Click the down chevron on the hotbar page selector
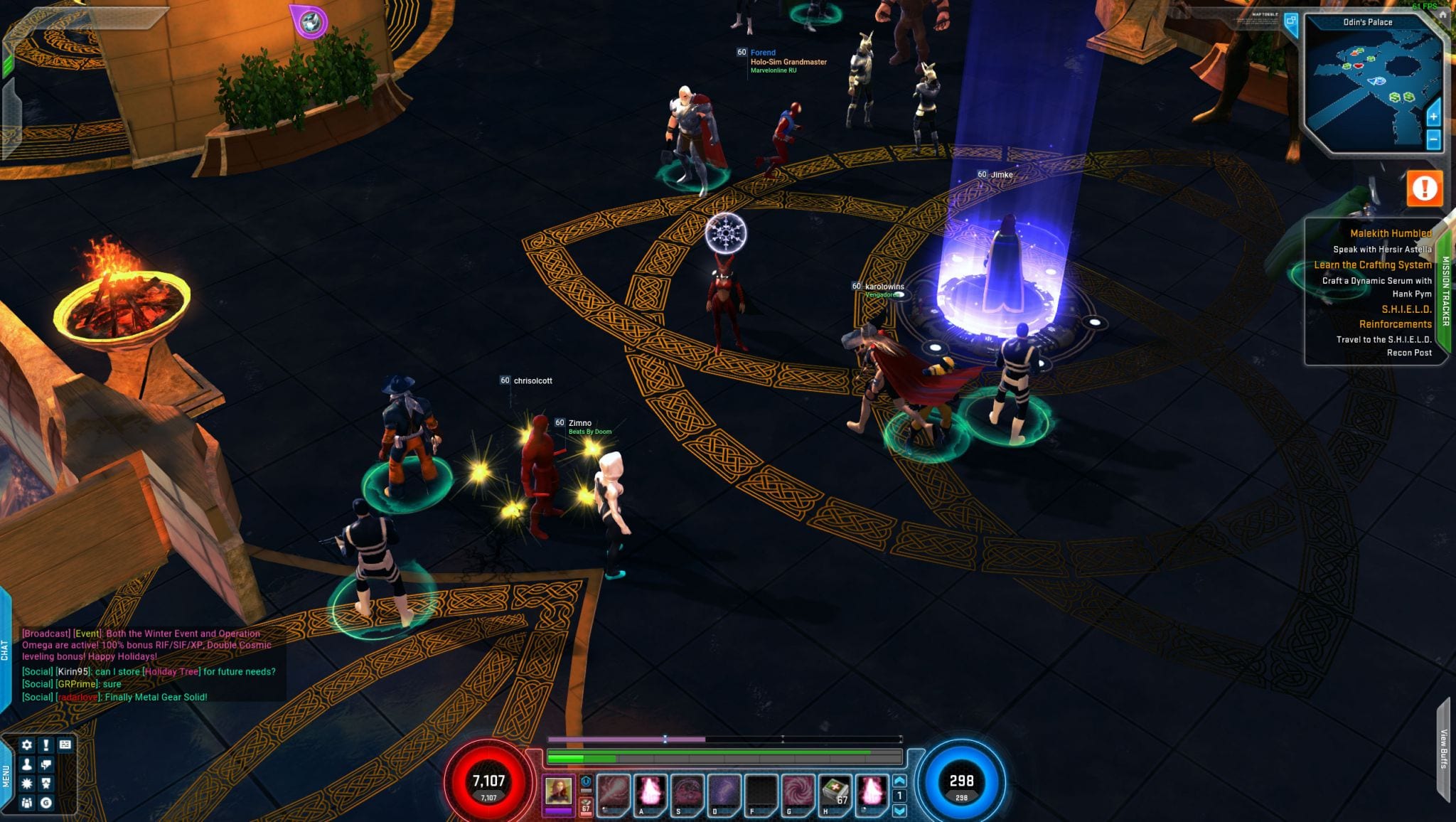1456x822 pixels. click(x=899, y=811)
